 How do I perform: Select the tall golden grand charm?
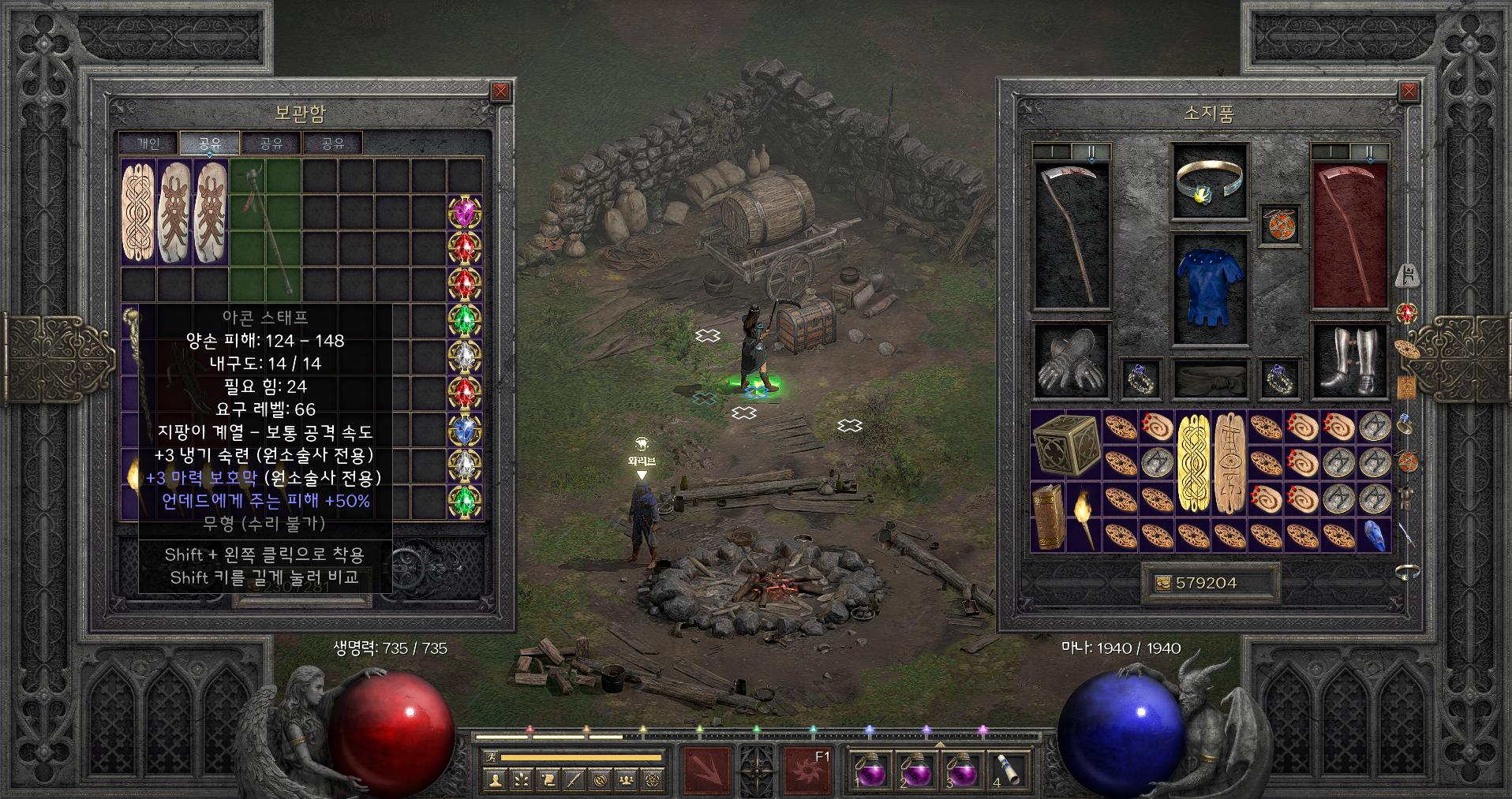(1192, 462)
